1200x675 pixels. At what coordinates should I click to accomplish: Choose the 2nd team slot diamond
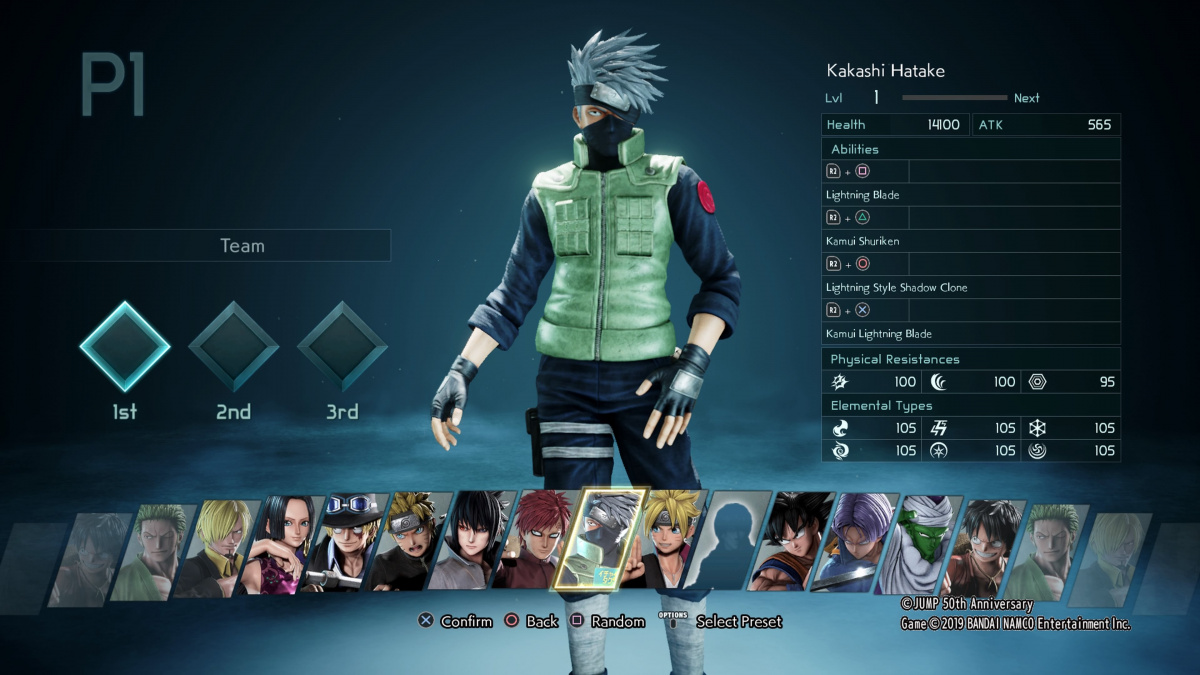click(233, 346)
